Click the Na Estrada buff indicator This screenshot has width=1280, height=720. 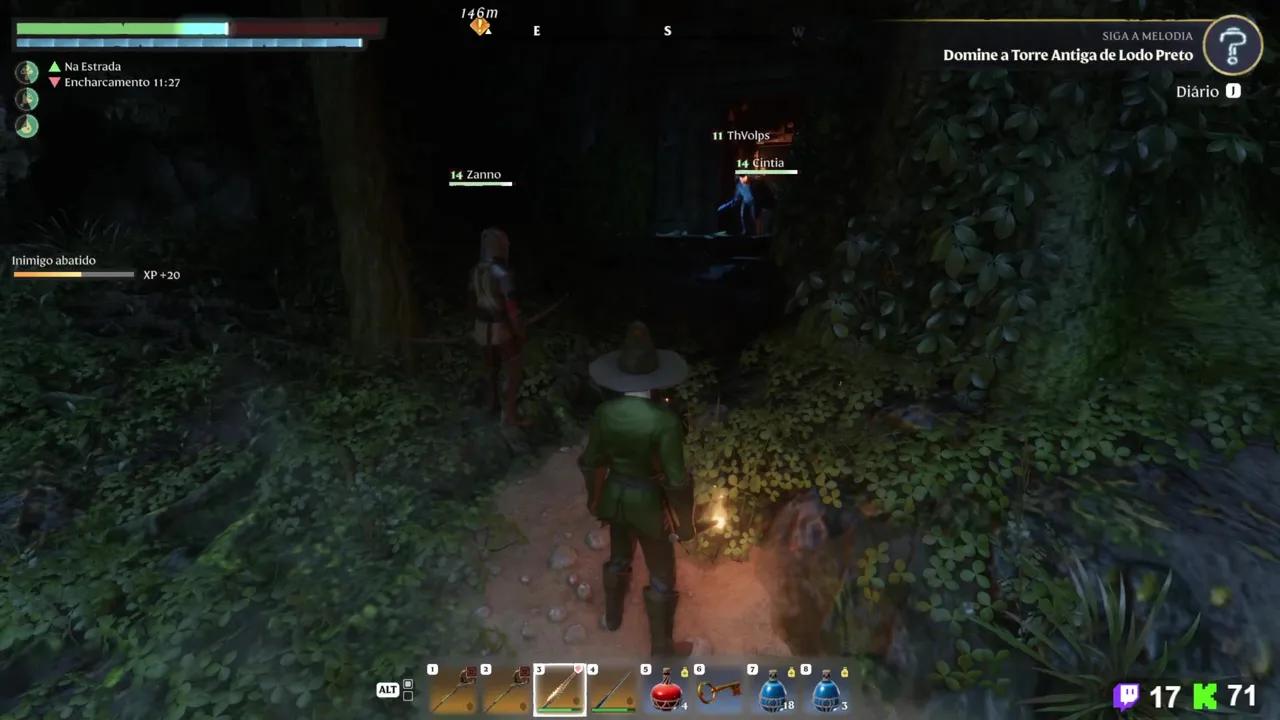92,66
